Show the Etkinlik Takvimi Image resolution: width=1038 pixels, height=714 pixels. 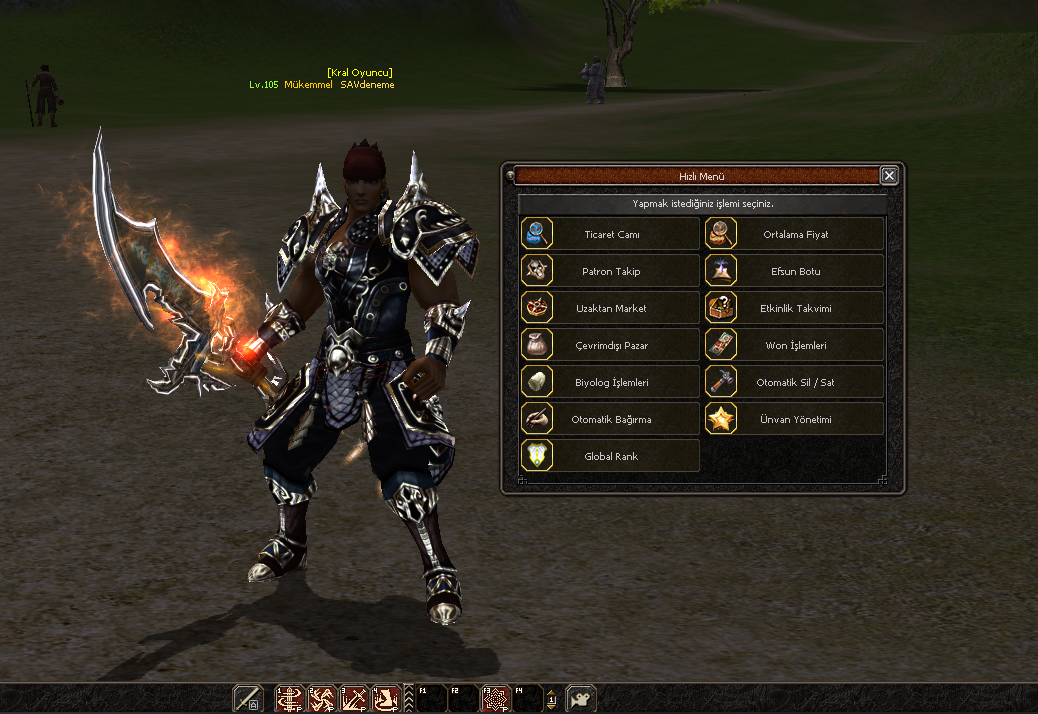794,309
